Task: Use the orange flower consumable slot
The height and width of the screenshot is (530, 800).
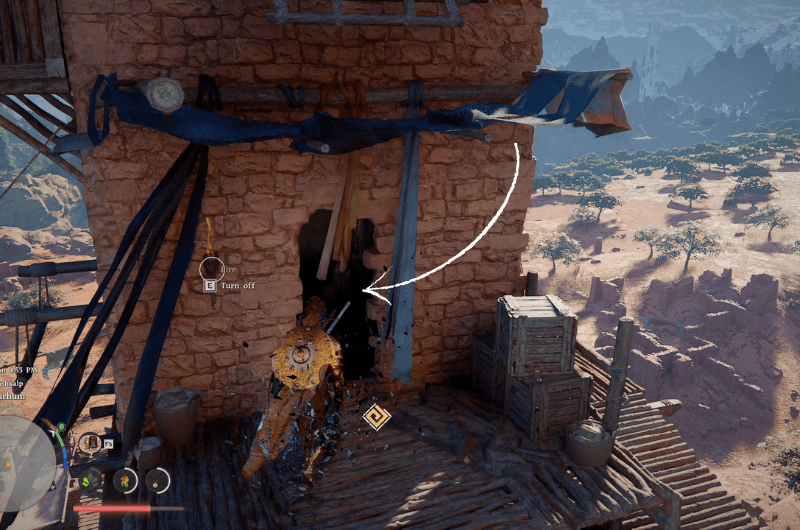Action: pos(125,479)
